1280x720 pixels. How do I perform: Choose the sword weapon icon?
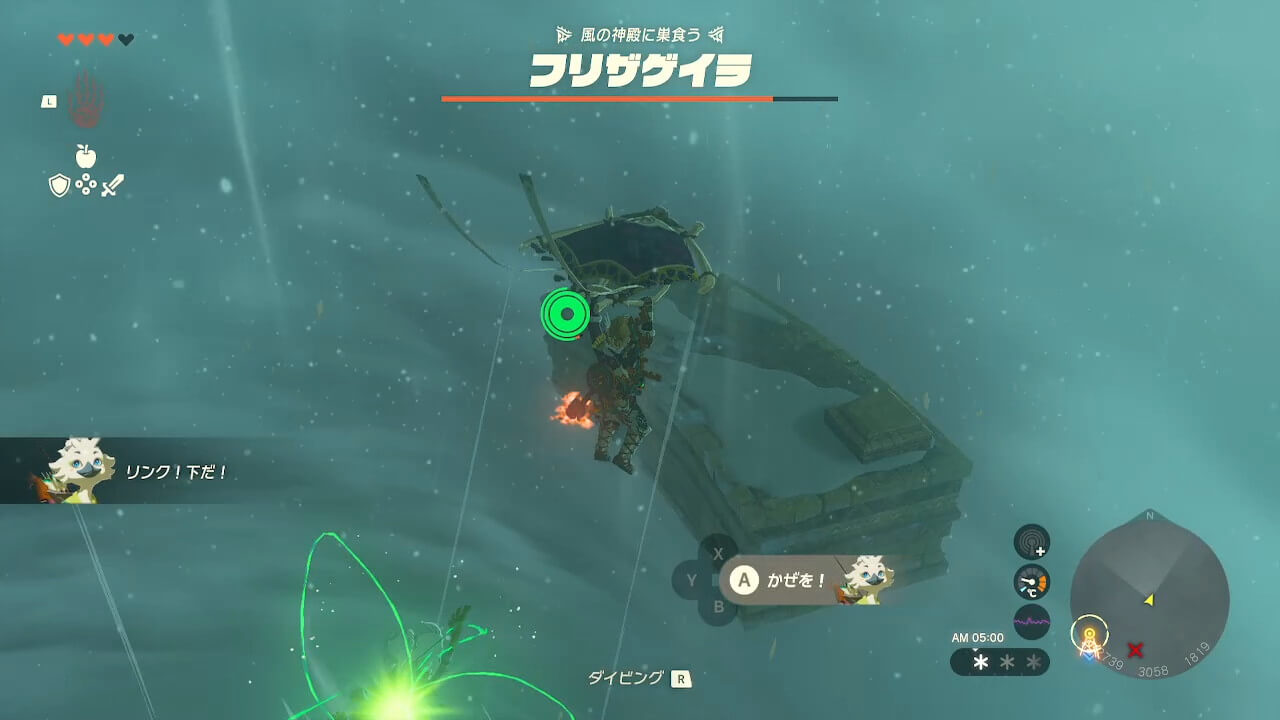[x=112, y=185]
